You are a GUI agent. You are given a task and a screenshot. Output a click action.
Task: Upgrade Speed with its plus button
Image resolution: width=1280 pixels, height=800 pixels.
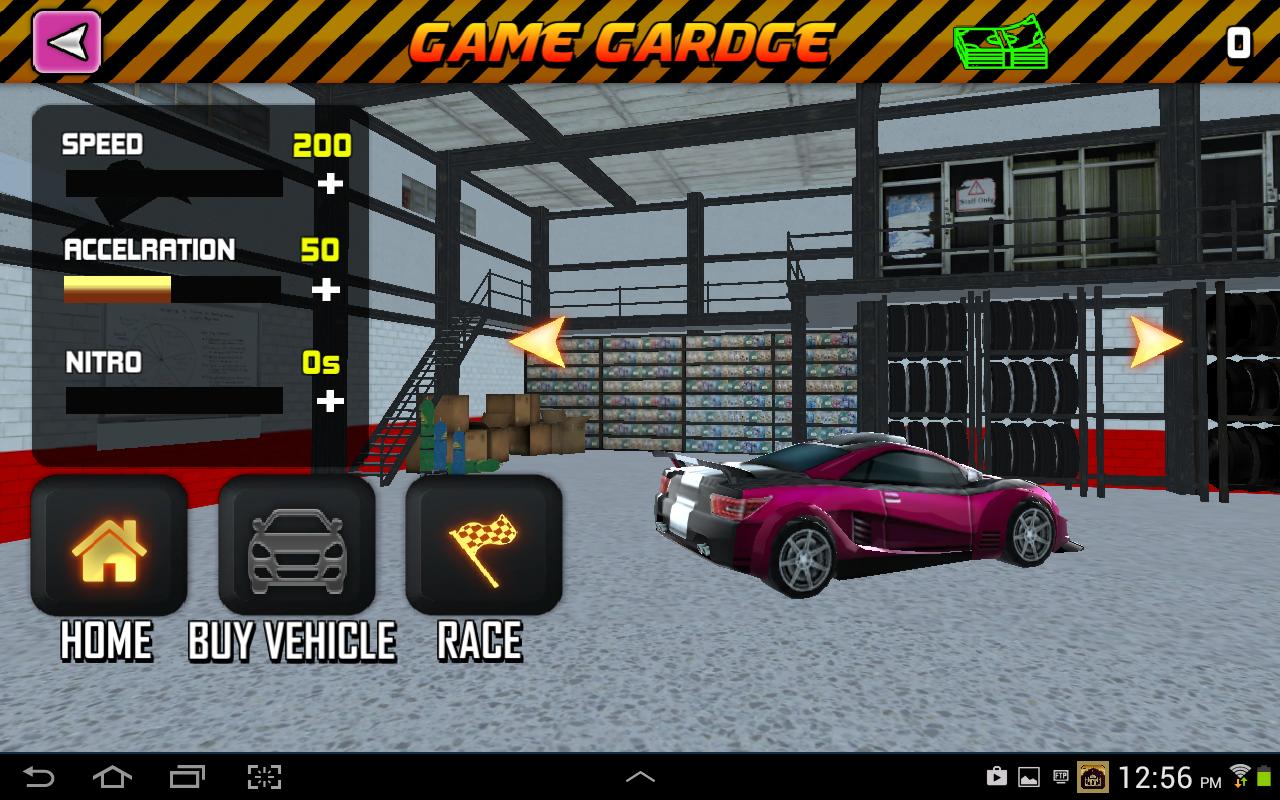click(x=330, y=185)
